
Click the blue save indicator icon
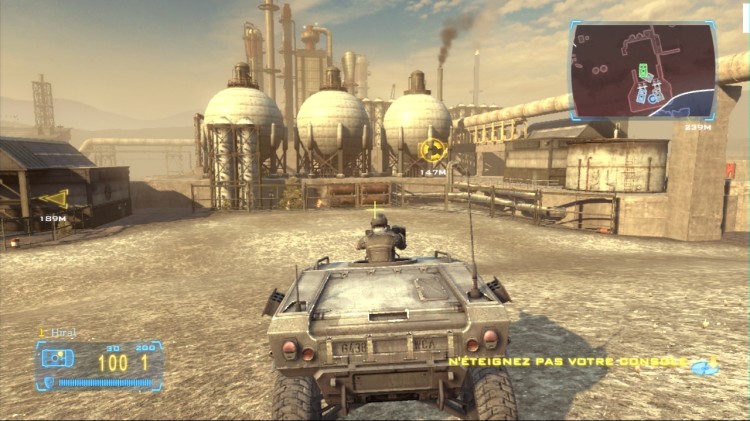click(x=706, y=366)
